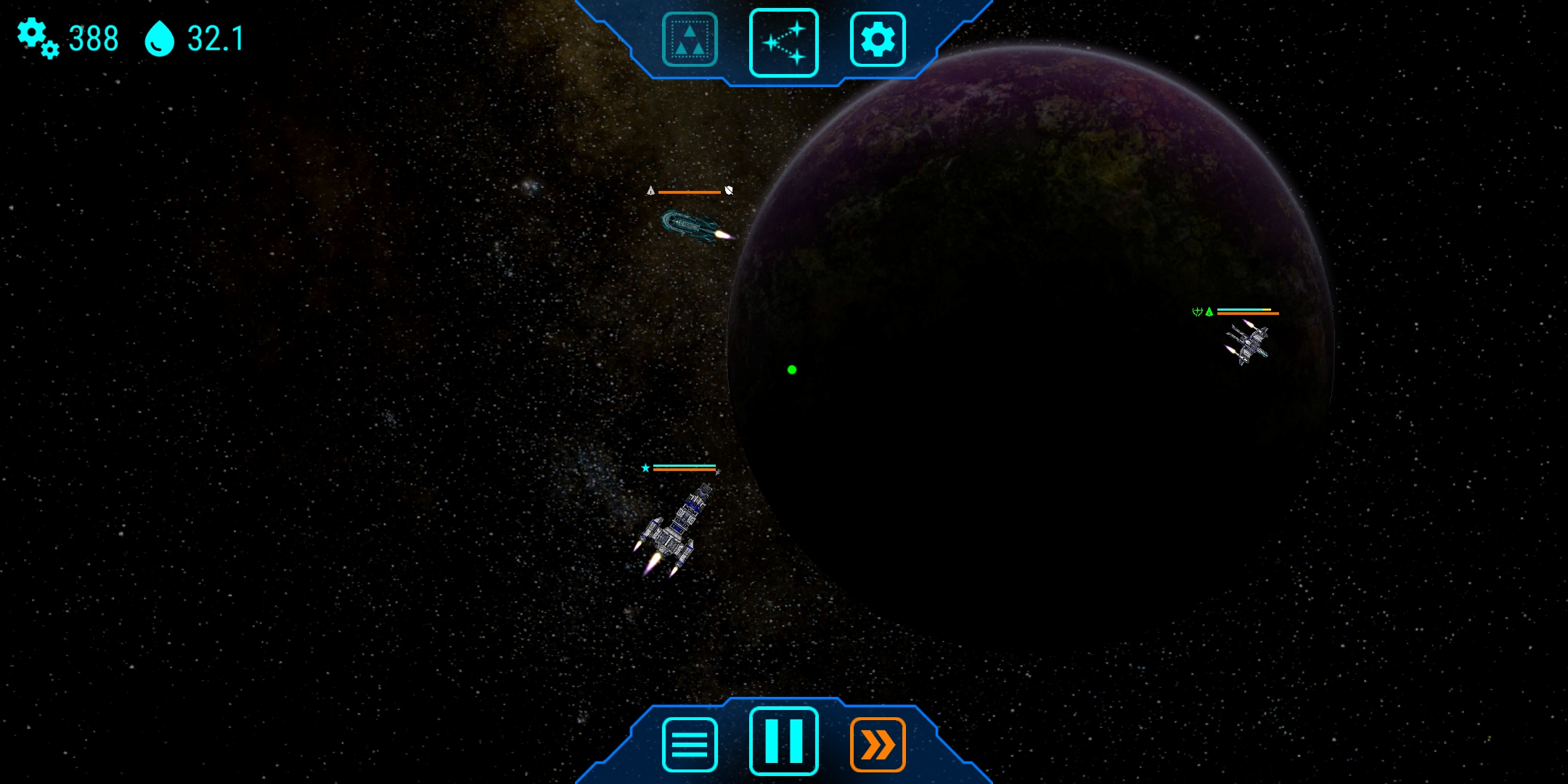Image resolution: width=1568 pixels, height=784 pixels.
Task: Open the three-line list menu button
Action: pos(690,744)
